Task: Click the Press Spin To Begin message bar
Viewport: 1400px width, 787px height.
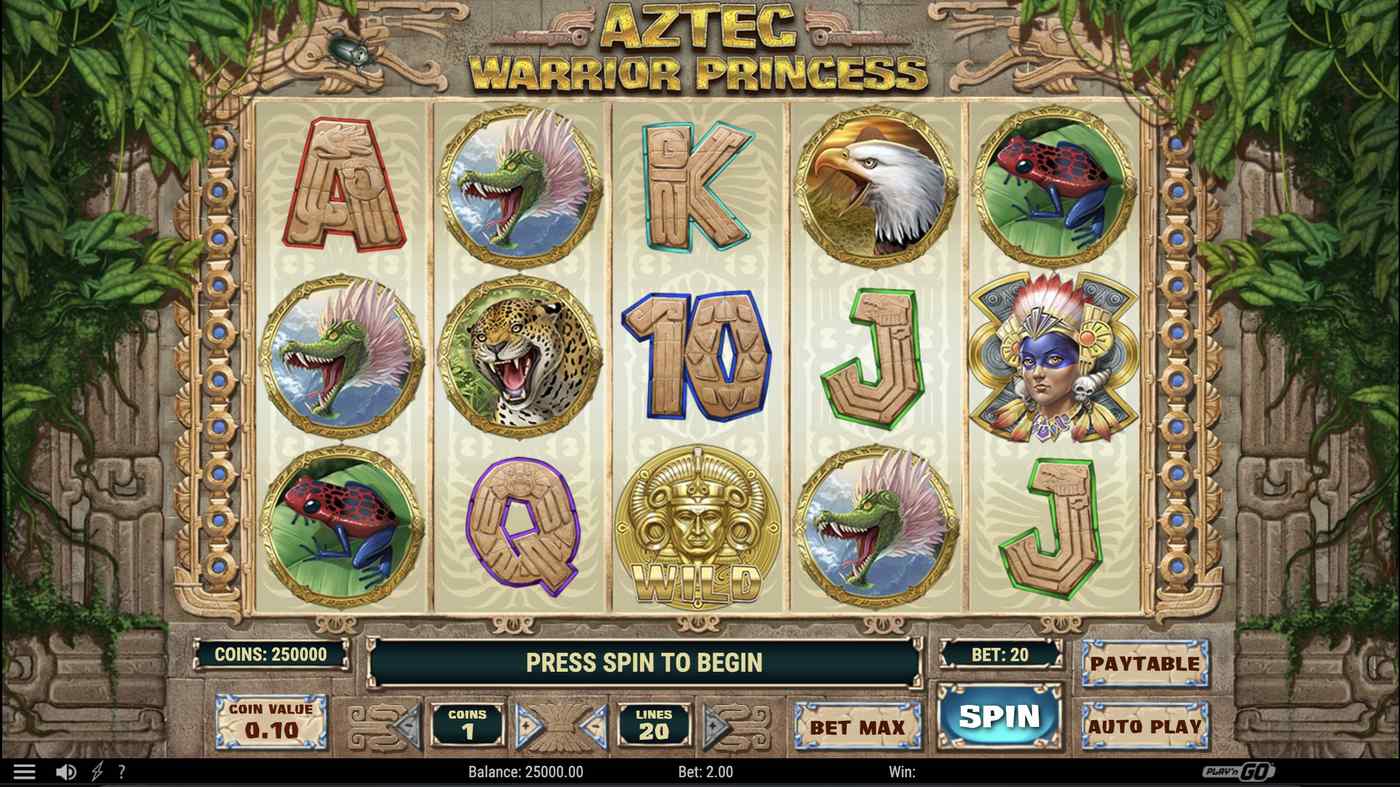Action: (645, 662)
